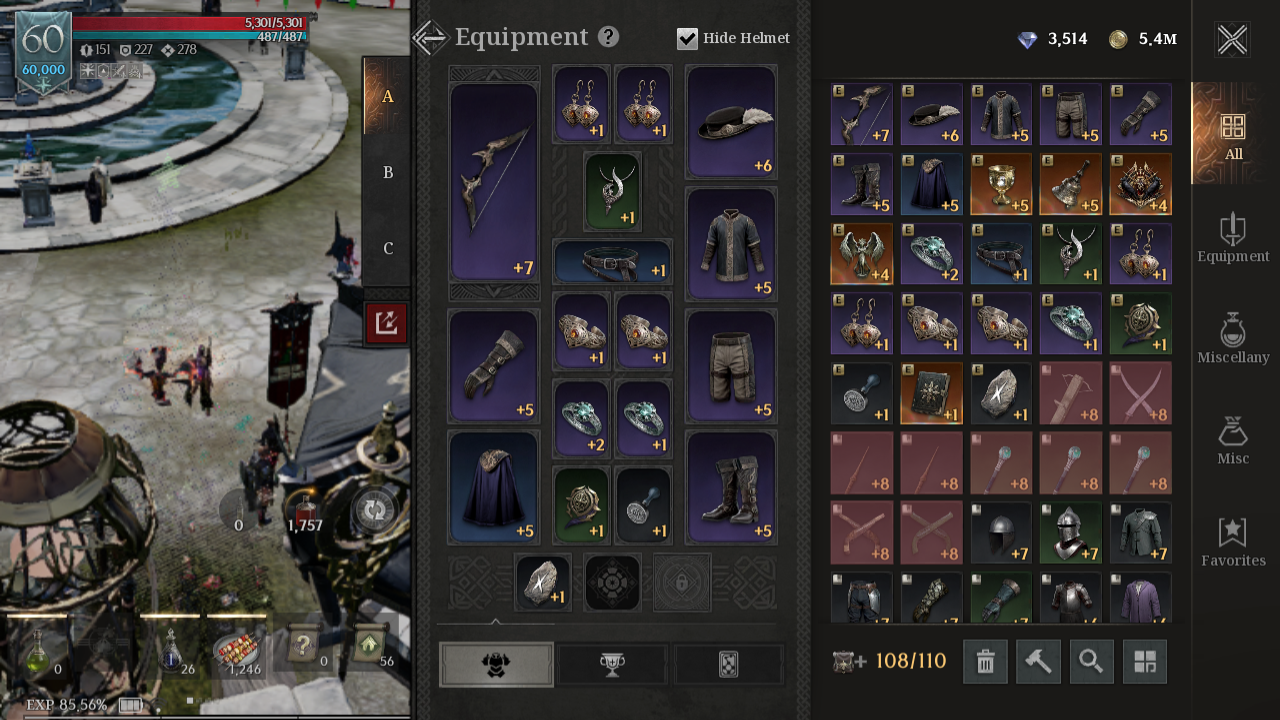Open the Equipment help question mark
Image resolution: width=1280 pixels, height=720 pixels.
pos(608,38)
